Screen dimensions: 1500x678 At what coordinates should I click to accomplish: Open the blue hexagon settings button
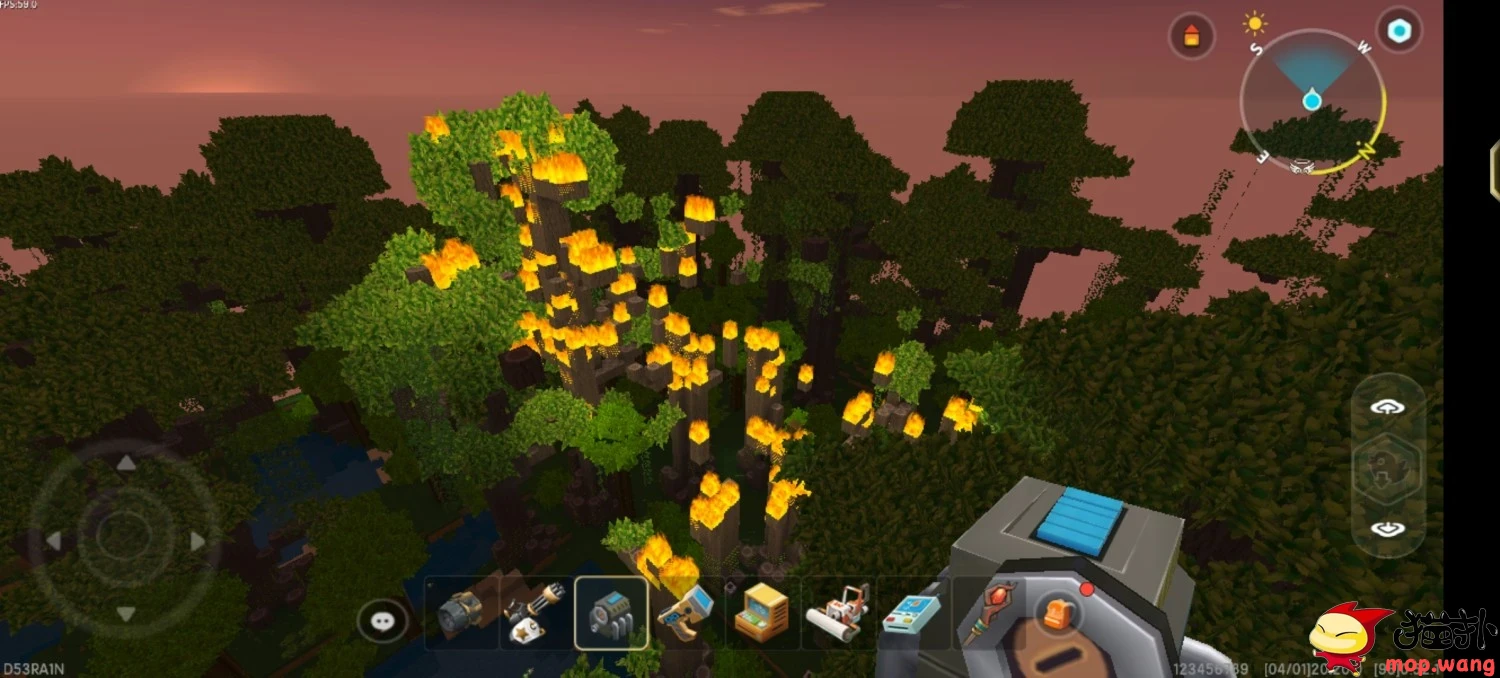(1399, 30)
